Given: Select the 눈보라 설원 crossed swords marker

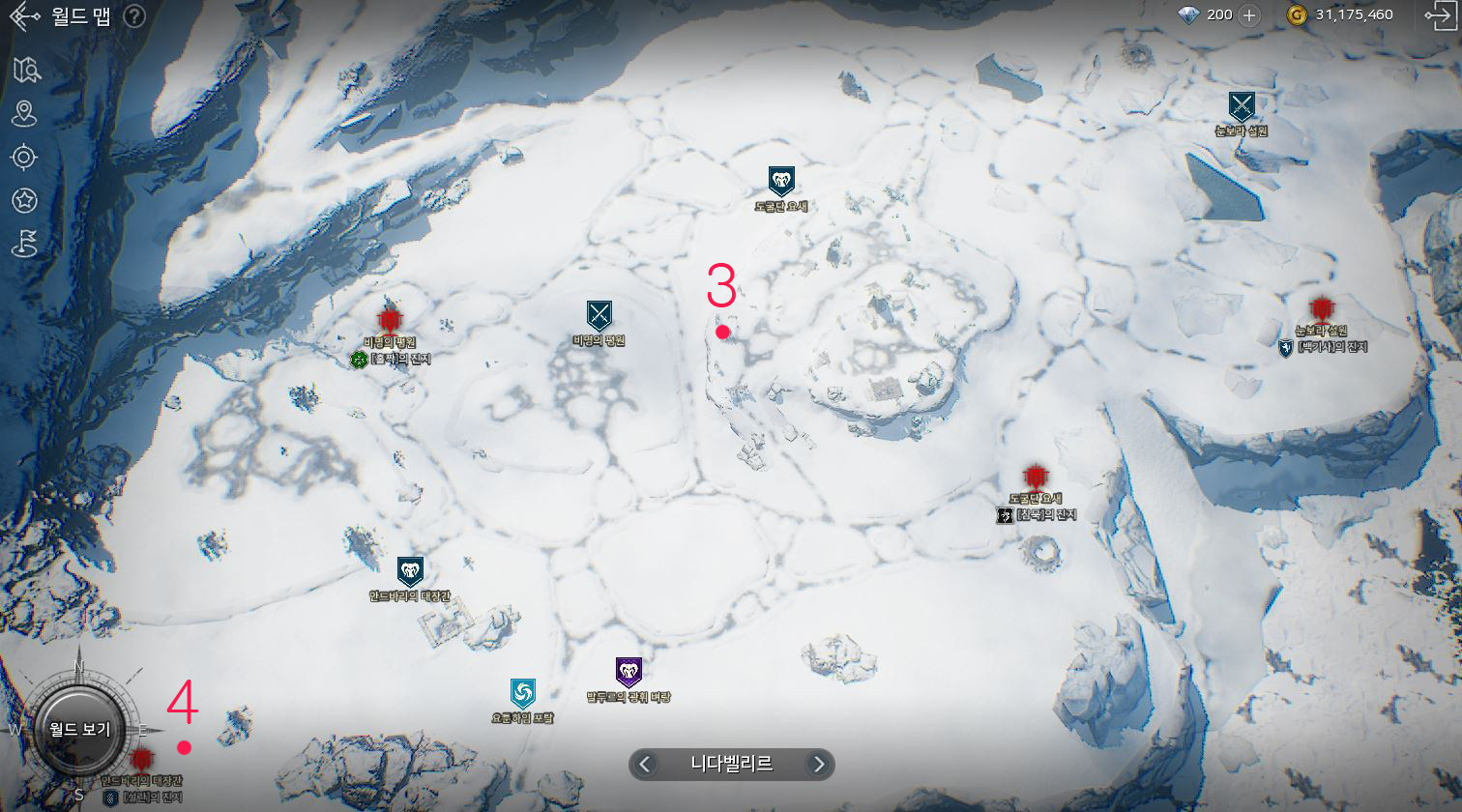Looking at the screenshot, I should pos(1242,105).
